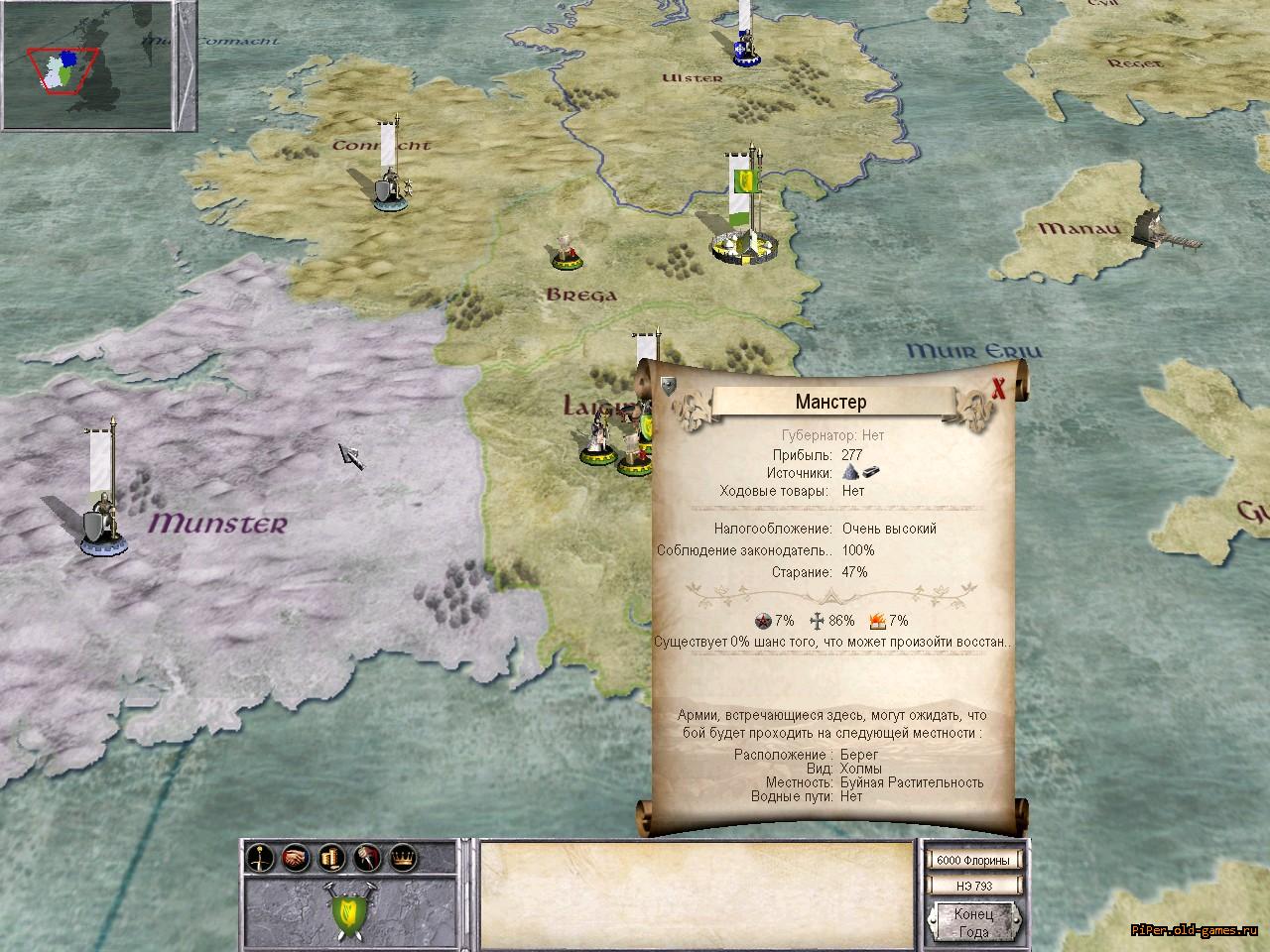Open the 6000 Флорины treasury button

click(x=974, y=860)
